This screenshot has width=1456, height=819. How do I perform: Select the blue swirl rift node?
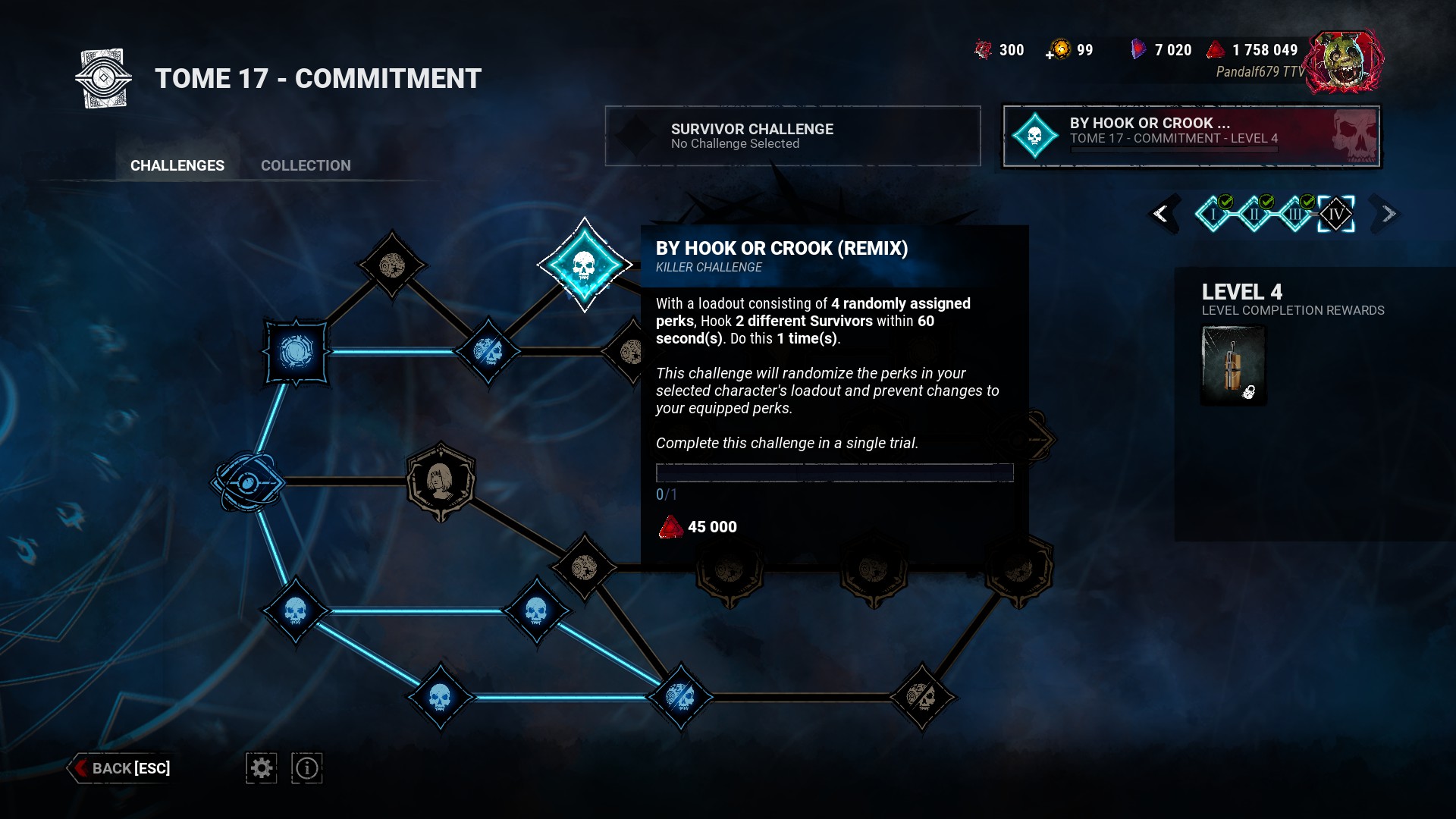click(x=296, y=352)
